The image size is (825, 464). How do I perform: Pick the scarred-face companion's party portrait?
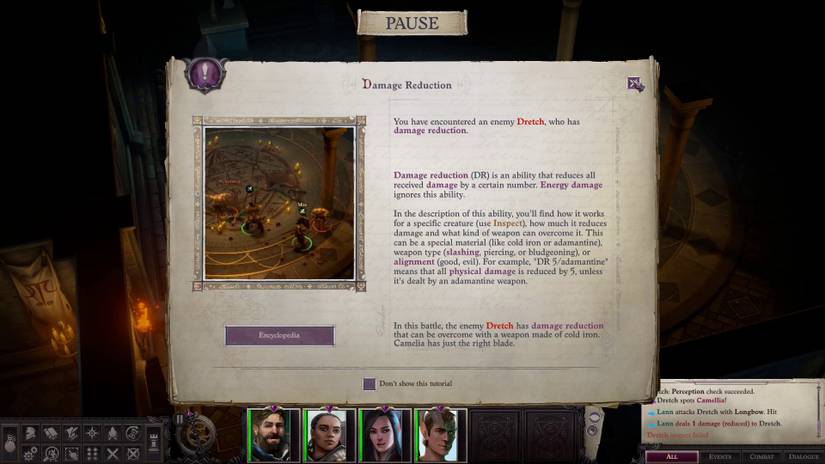(x=441, y=435)
